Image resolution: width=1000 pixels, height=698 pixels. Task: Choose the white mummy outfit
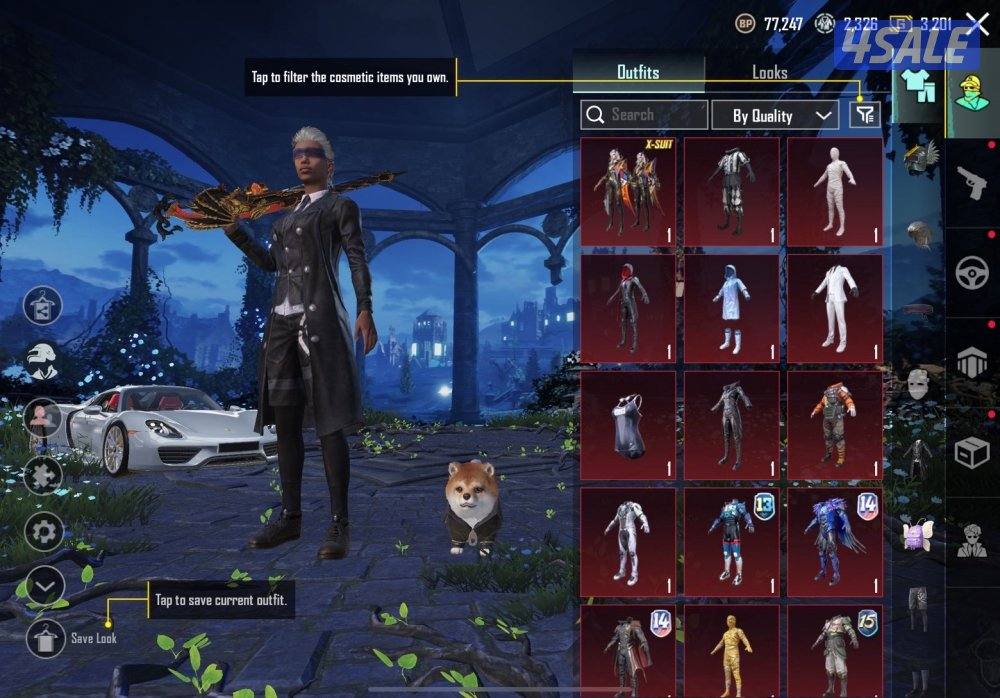834,191
